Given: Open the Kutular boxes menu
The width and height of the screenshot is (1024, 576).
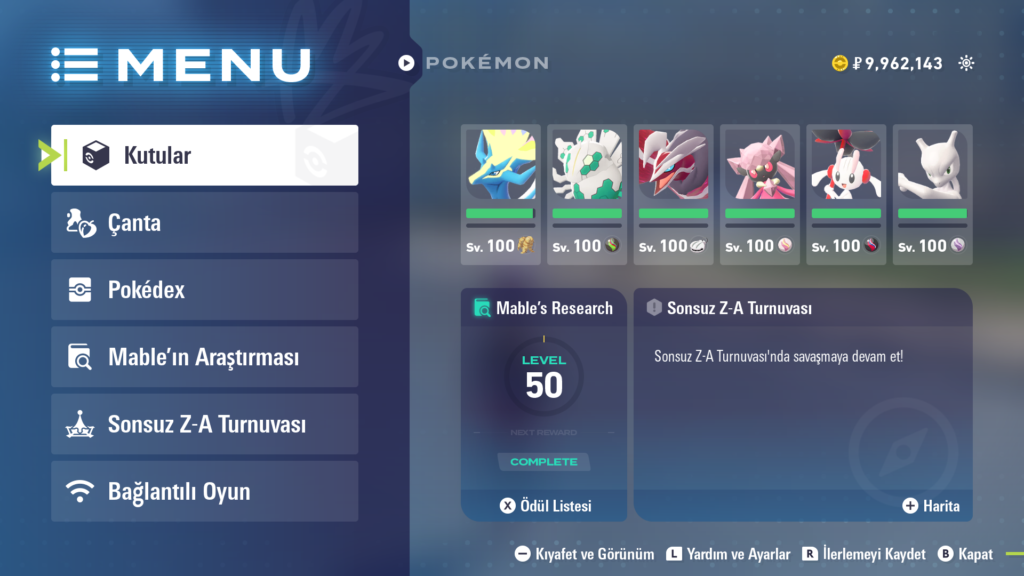Looking at the screenshot, I should click(x=205, y=155).
